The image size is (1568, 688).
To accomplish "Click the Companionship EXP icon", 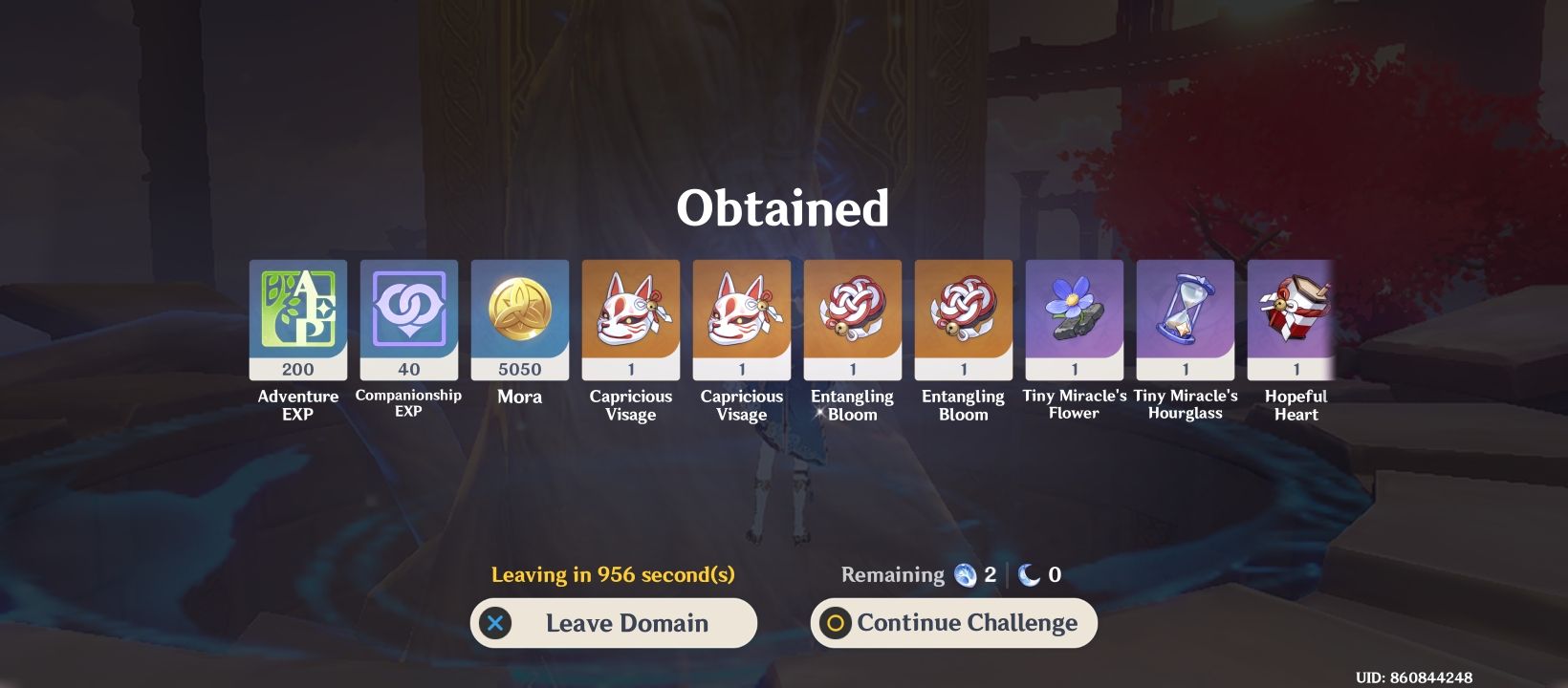I will (408, 315).
